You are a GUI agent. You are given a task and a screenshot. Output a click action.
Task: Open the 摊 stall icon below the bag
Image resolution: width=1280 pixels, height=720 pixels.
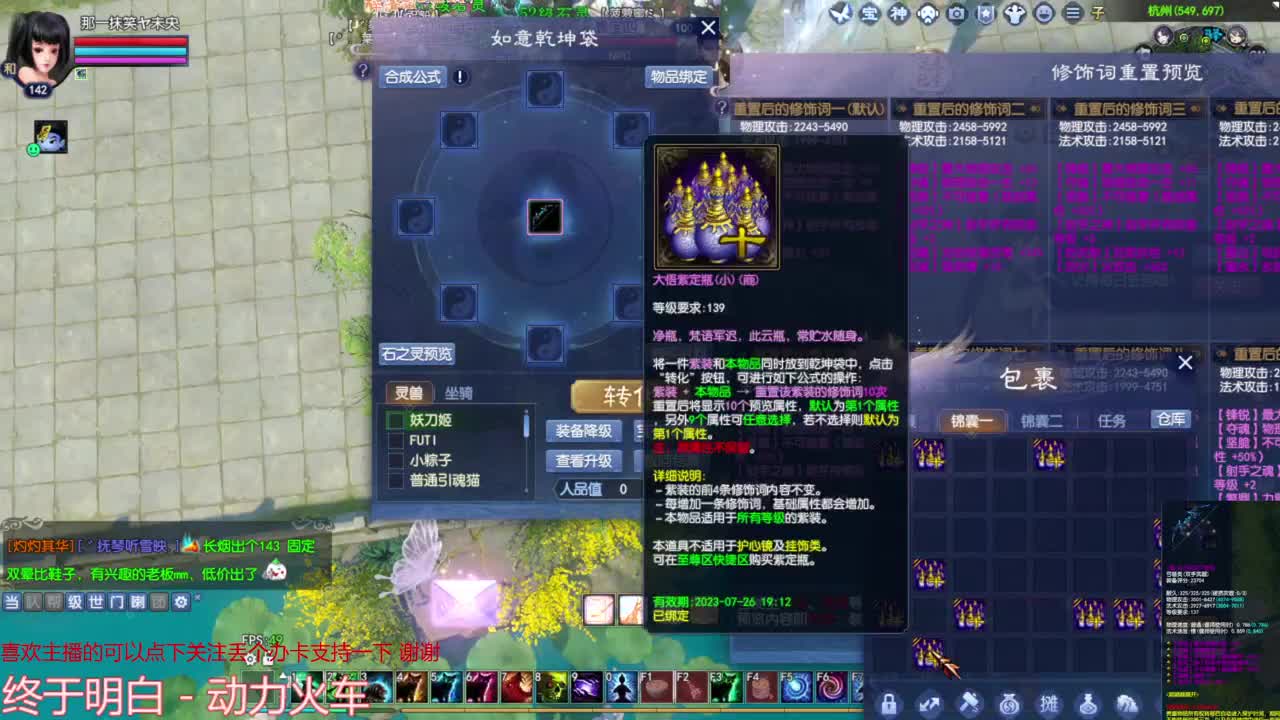pyautogui.click(x=1051, y=703)
